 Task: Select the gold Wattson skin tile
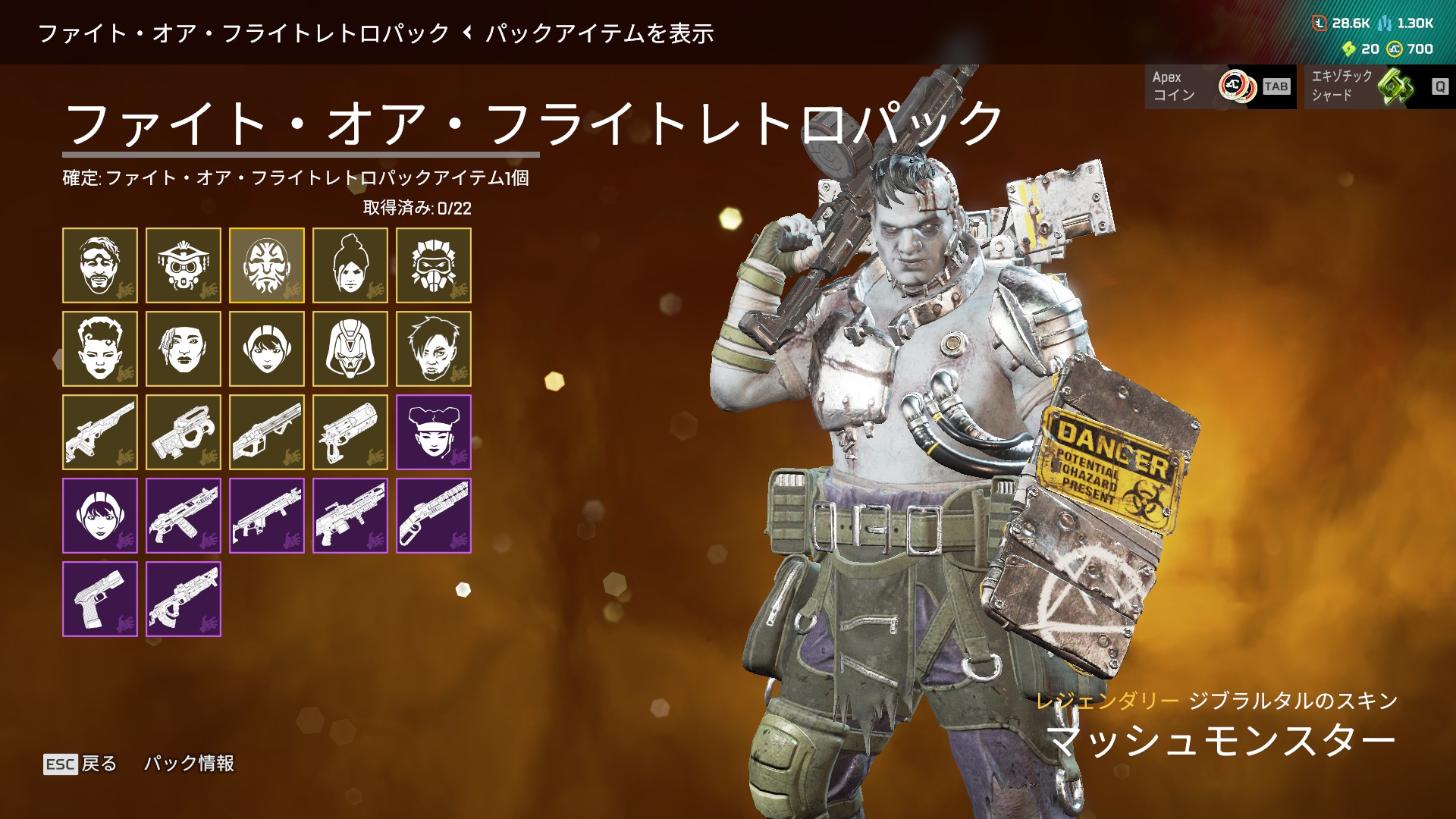[x=267, y=349]
